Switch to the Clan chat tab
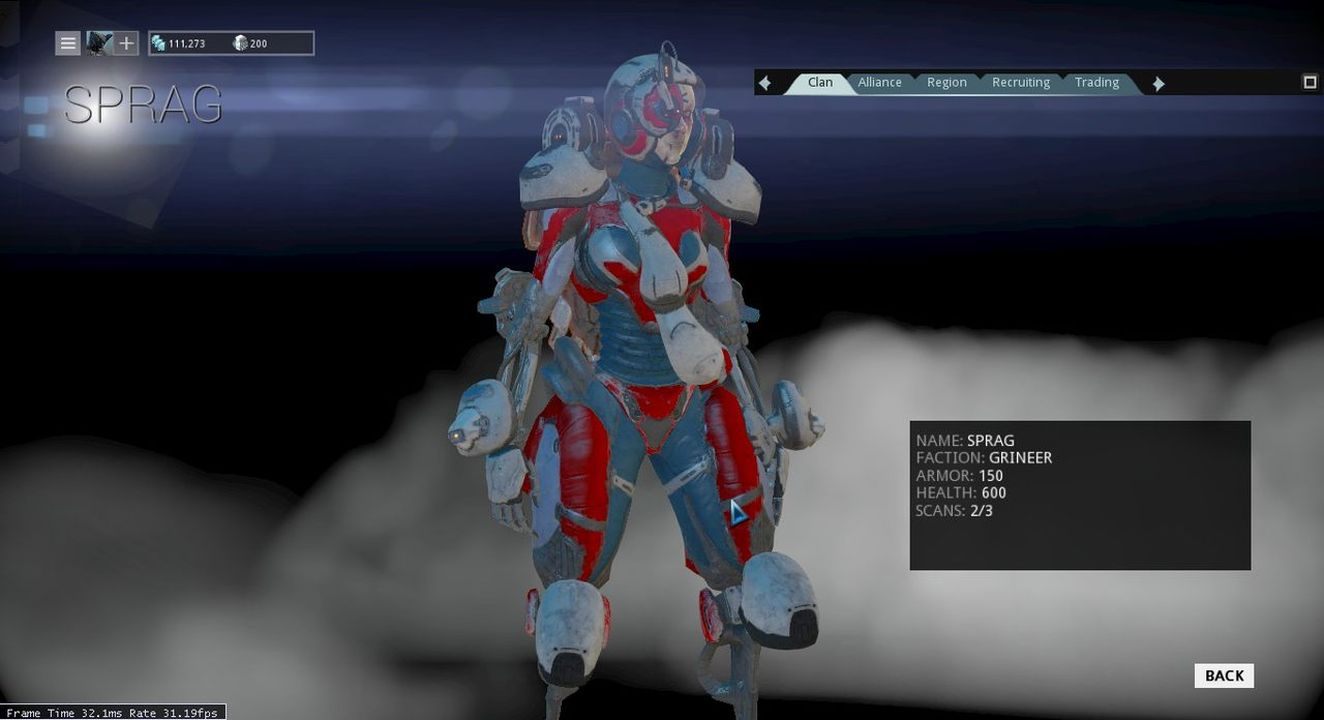The image size is (1324, 720). [x=819, y=82]
